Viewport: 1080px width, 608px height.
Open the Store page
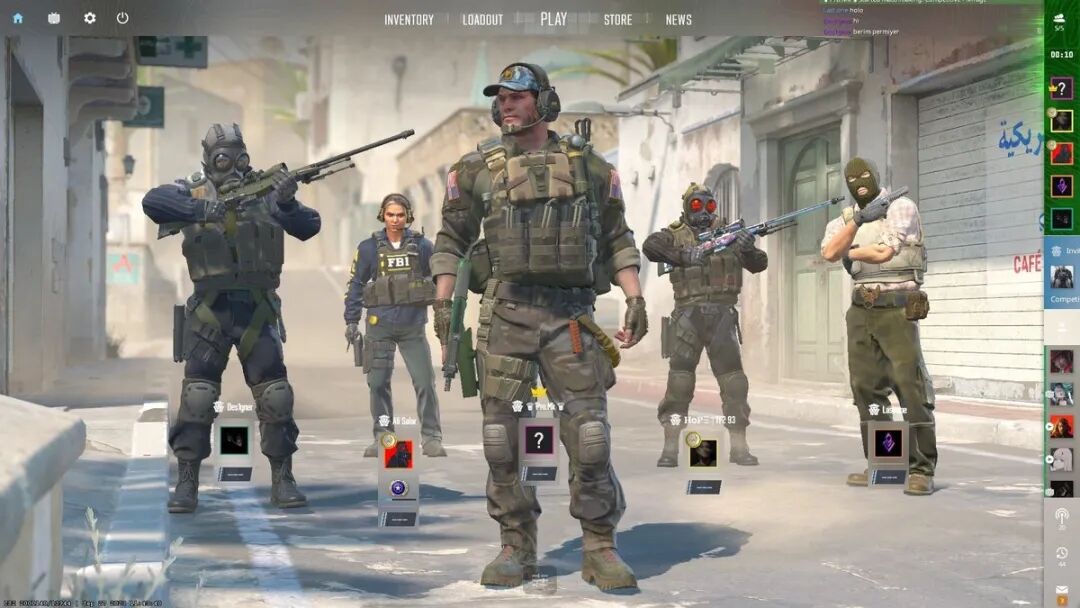[x=618, y=20]
